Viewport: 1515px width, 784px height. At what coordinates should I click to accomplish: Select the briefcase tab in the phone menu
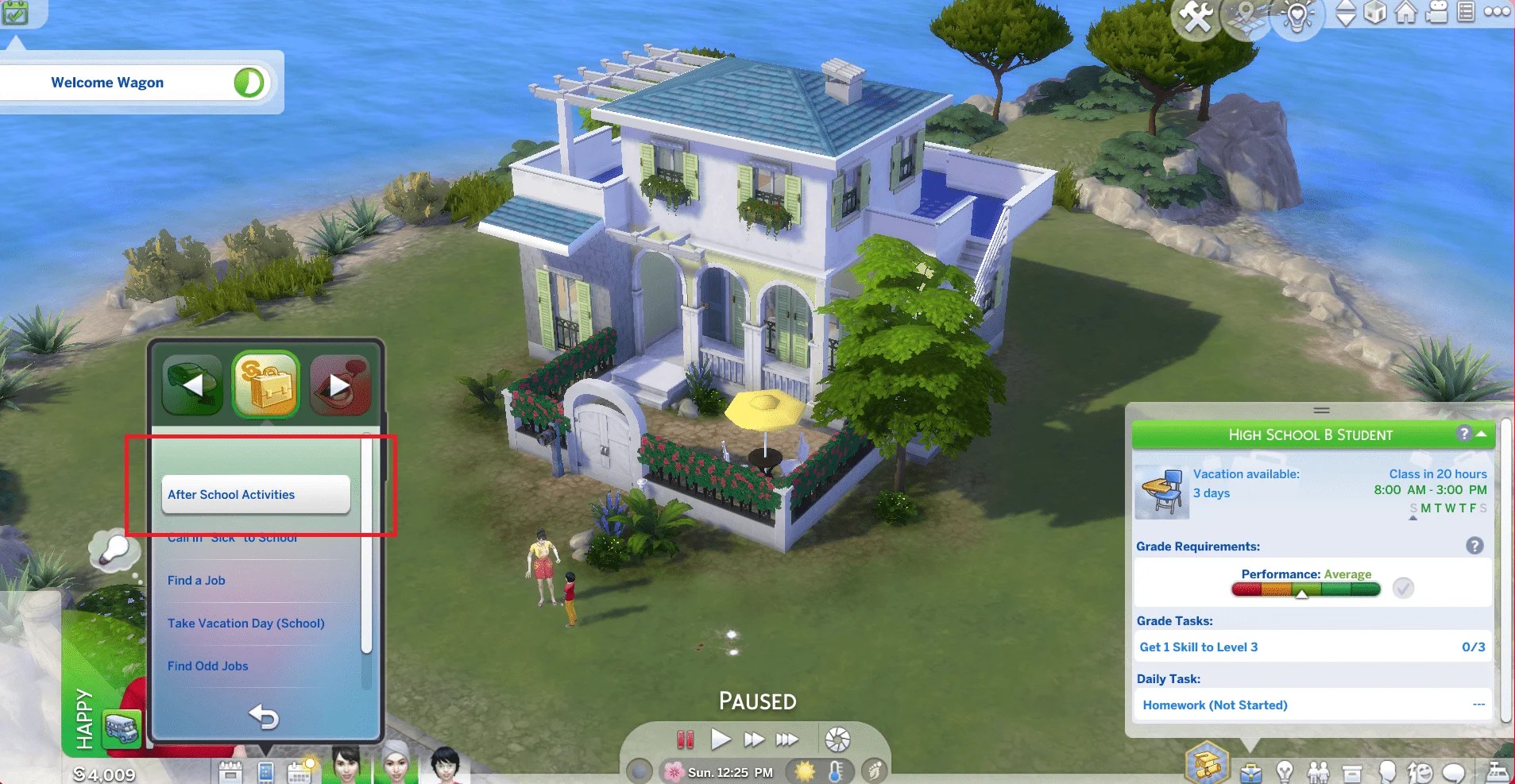[266, 385]
